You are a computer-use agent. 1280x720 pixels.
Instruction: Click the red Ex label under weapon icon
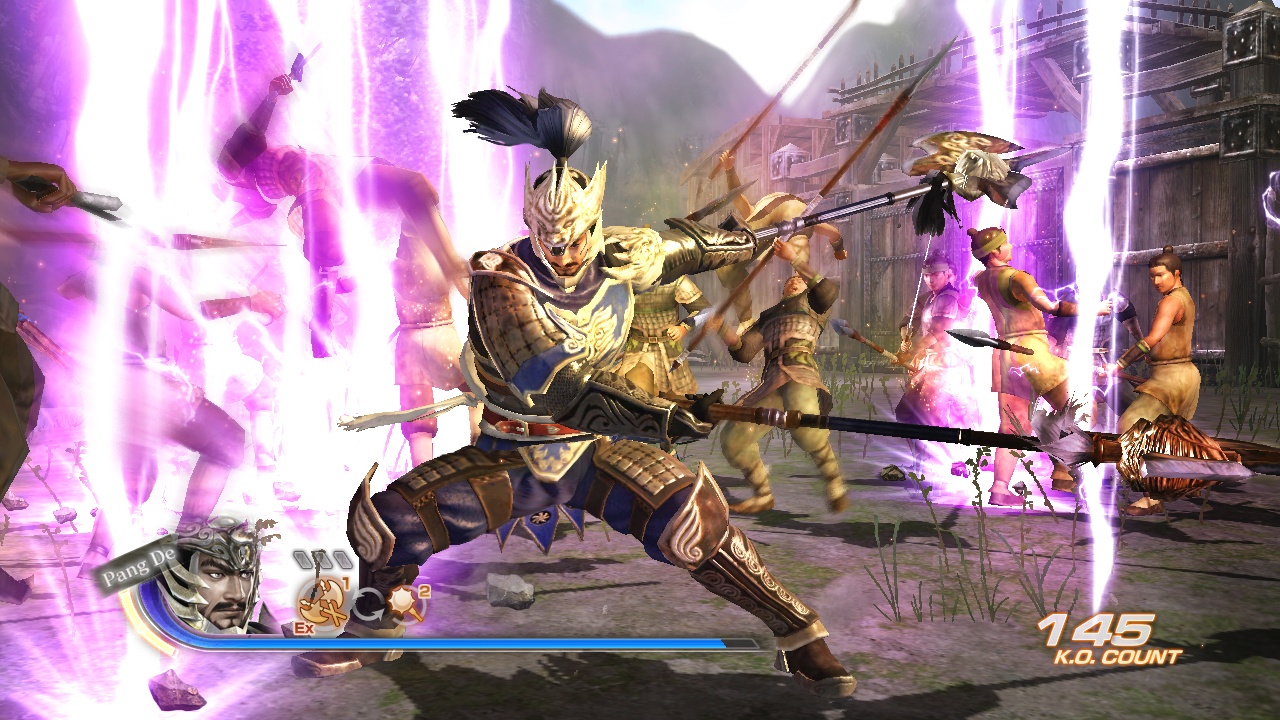[x=302, y=628]
